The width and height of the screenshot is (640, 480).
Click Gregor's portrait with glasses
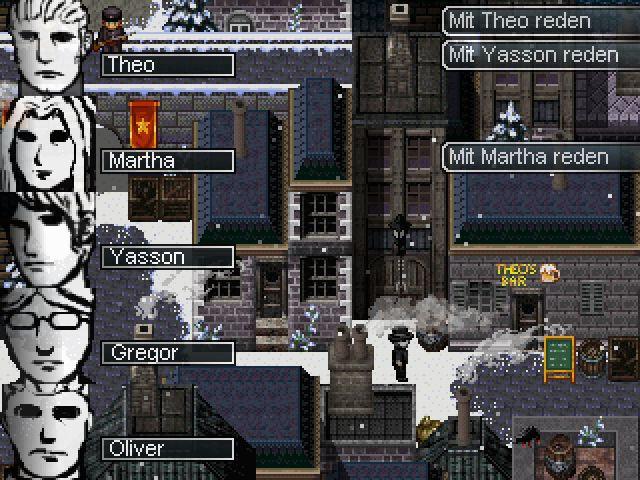[x=46, y=336]
